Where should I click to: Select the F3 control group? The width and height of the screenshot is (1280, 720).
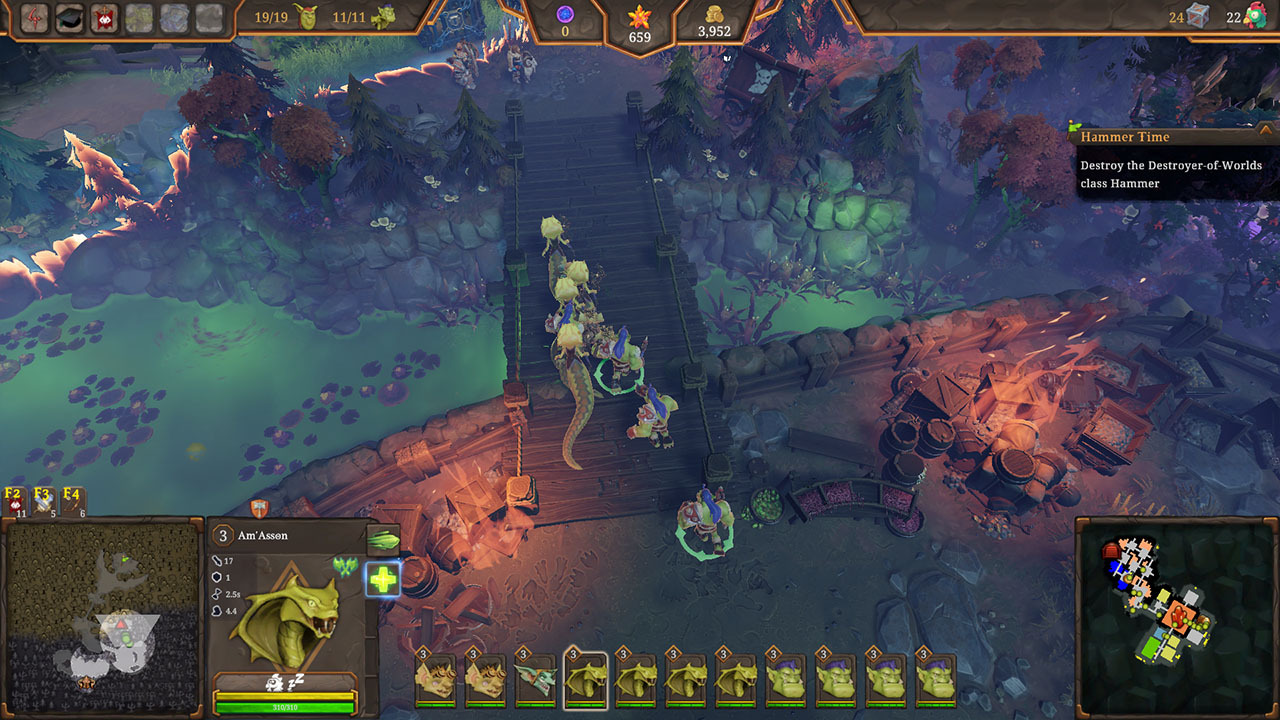pos(44,500)
